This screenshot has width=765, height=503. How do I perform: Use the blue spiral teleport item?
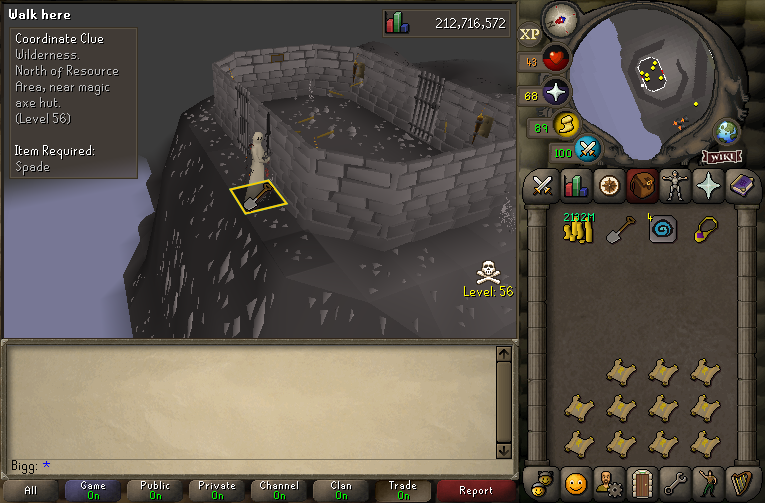[x=663, y=230]
